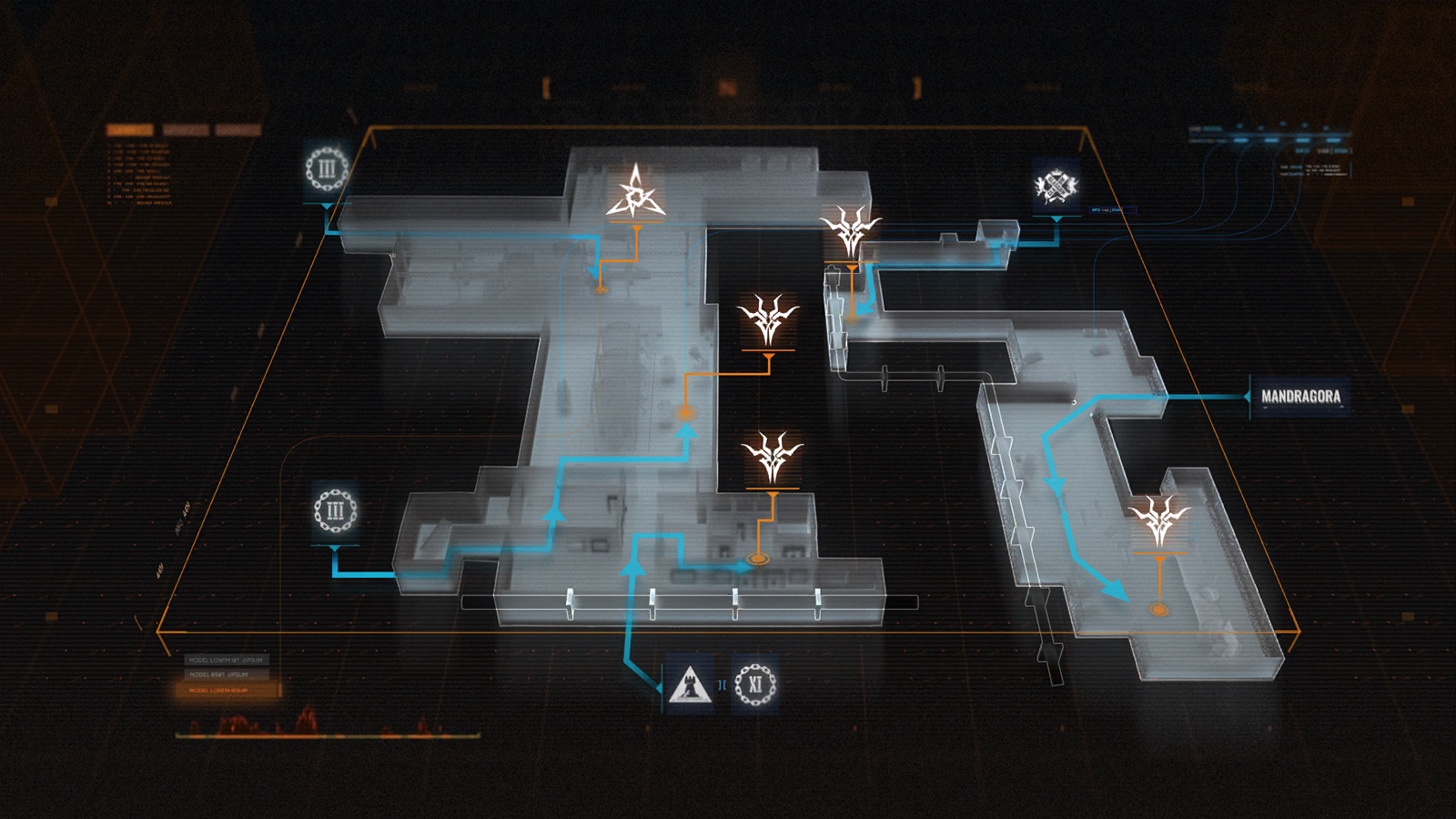Choose the crossed banners crest marker
Screen dimensions: 1456x819
(1056, 187)
